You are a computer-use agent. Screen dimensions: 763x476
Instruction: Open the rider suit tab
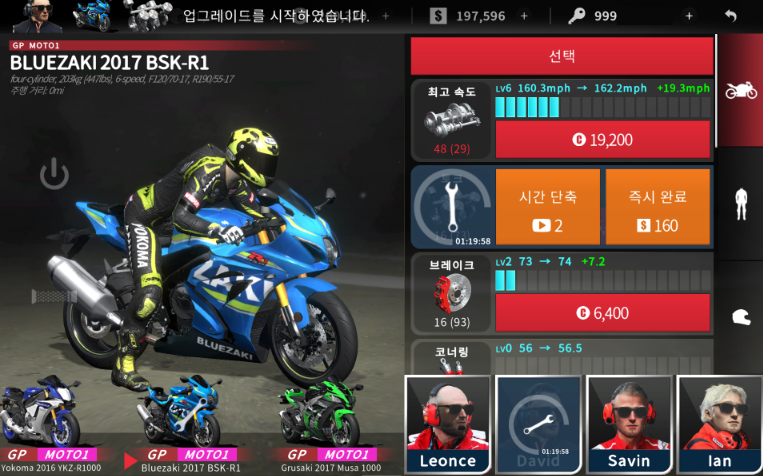click(x=740, y=203)
